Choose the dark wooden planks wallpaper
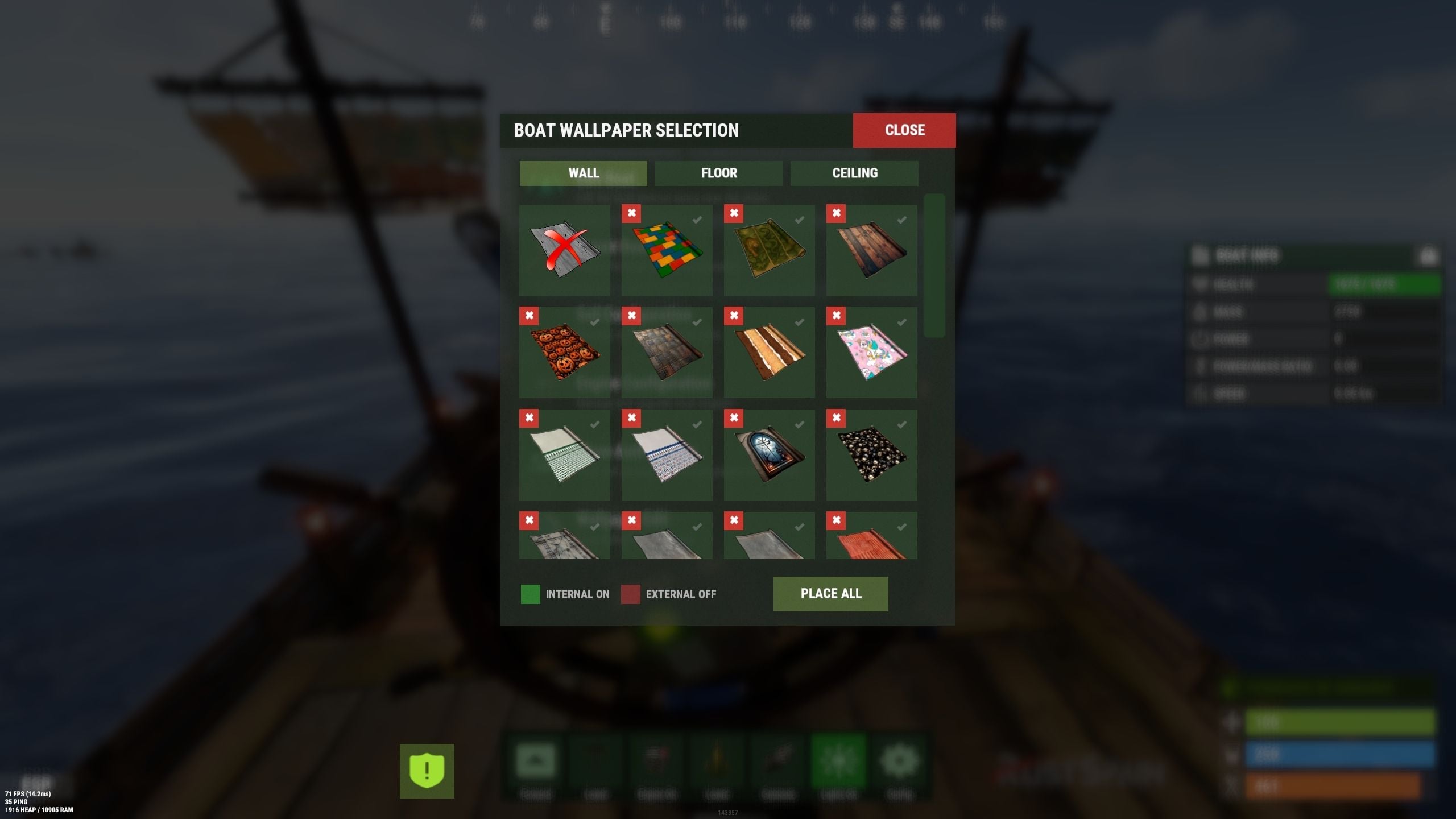 coord(871,250)
